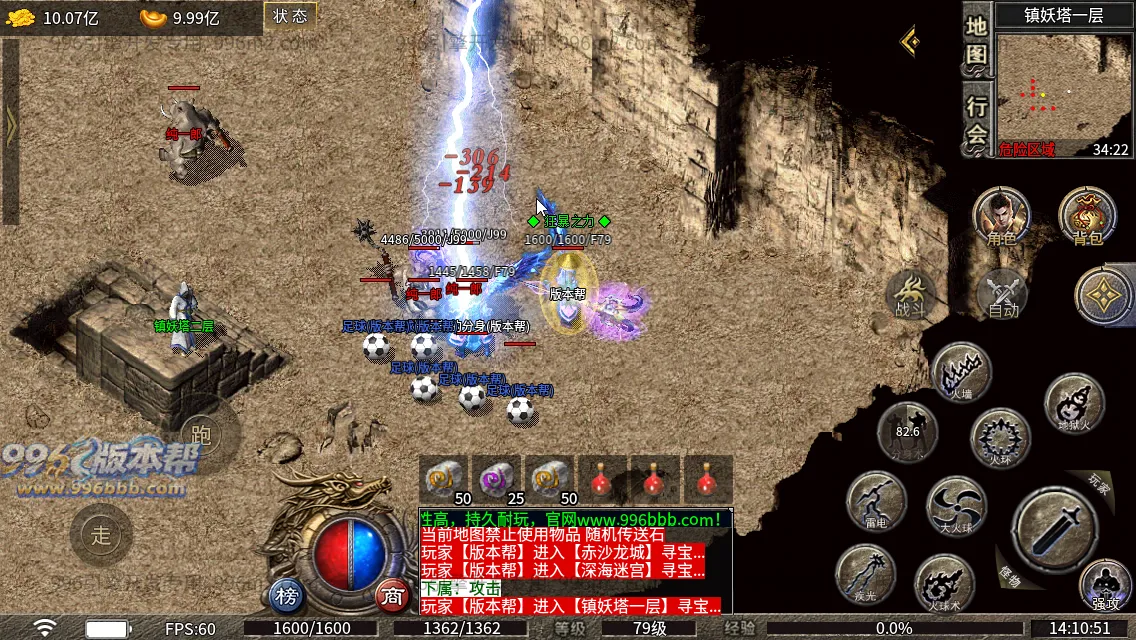Image resolution: width=1136 pixels, height=640 pixels.
Task: Cast the 疾光 skill
Action: 865,575
